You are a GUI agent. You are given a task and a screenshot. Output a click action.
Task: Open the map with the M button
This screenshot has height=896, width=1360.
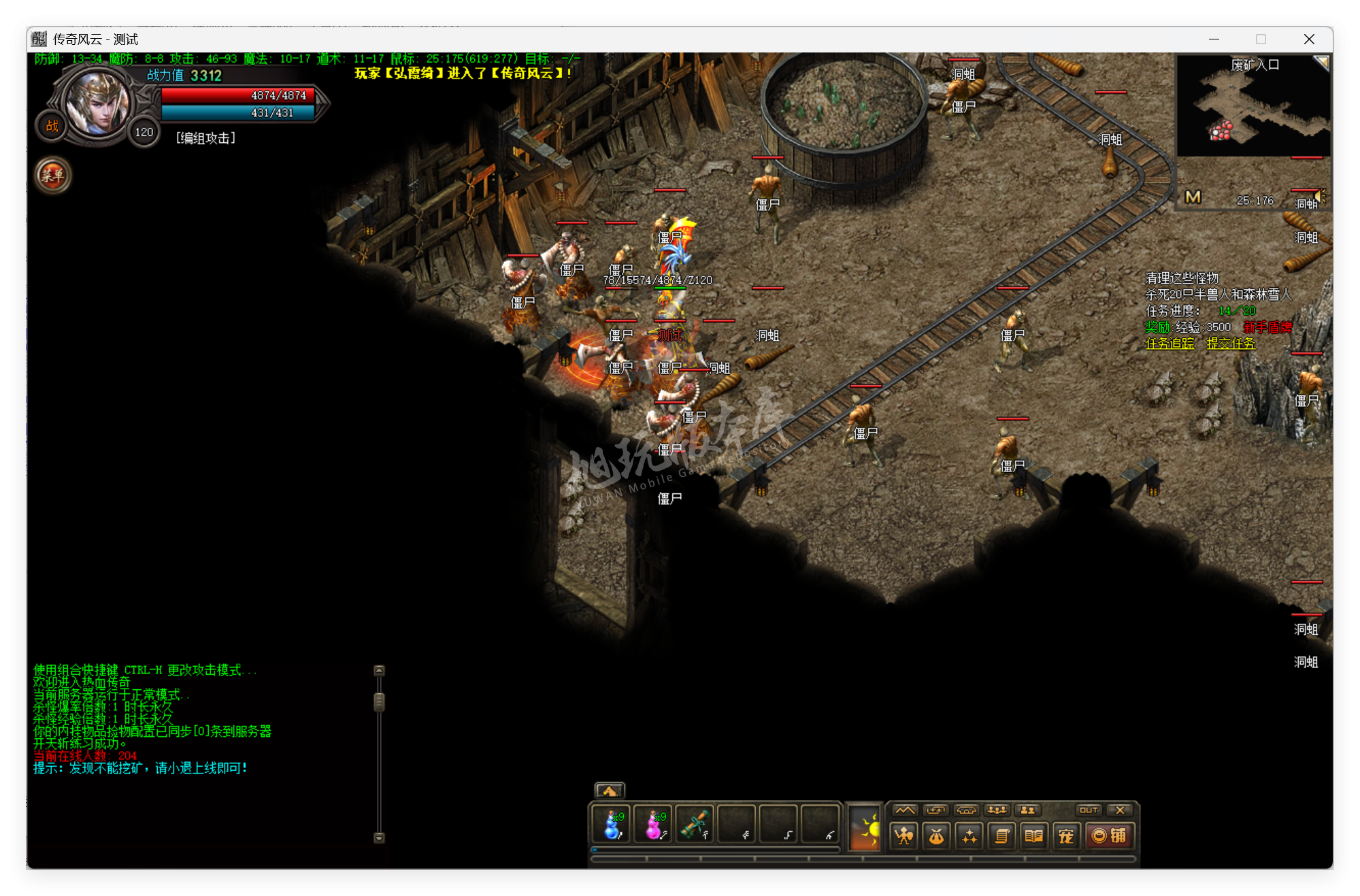tap(1193, 197)
